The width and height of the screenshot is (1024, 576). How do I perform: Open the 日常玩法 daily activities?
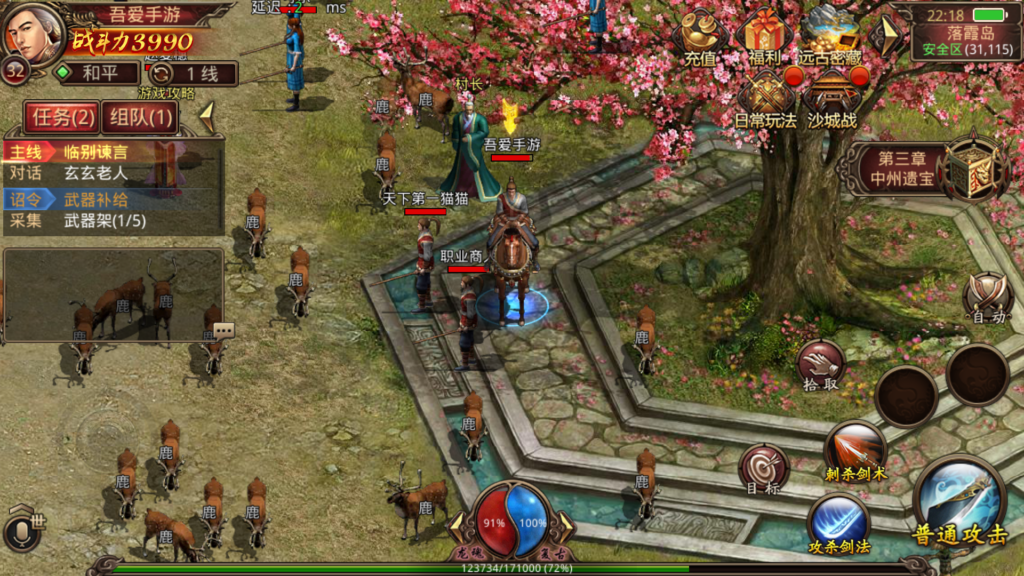[767, 100]
